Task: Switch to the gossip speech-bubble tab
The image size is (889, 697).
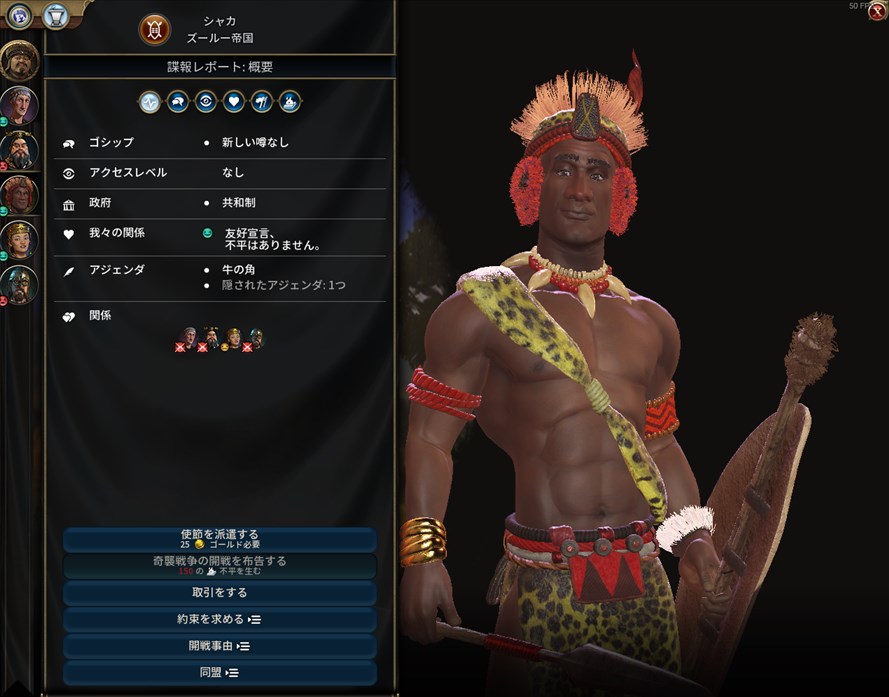Action: (x=178, y=101)
